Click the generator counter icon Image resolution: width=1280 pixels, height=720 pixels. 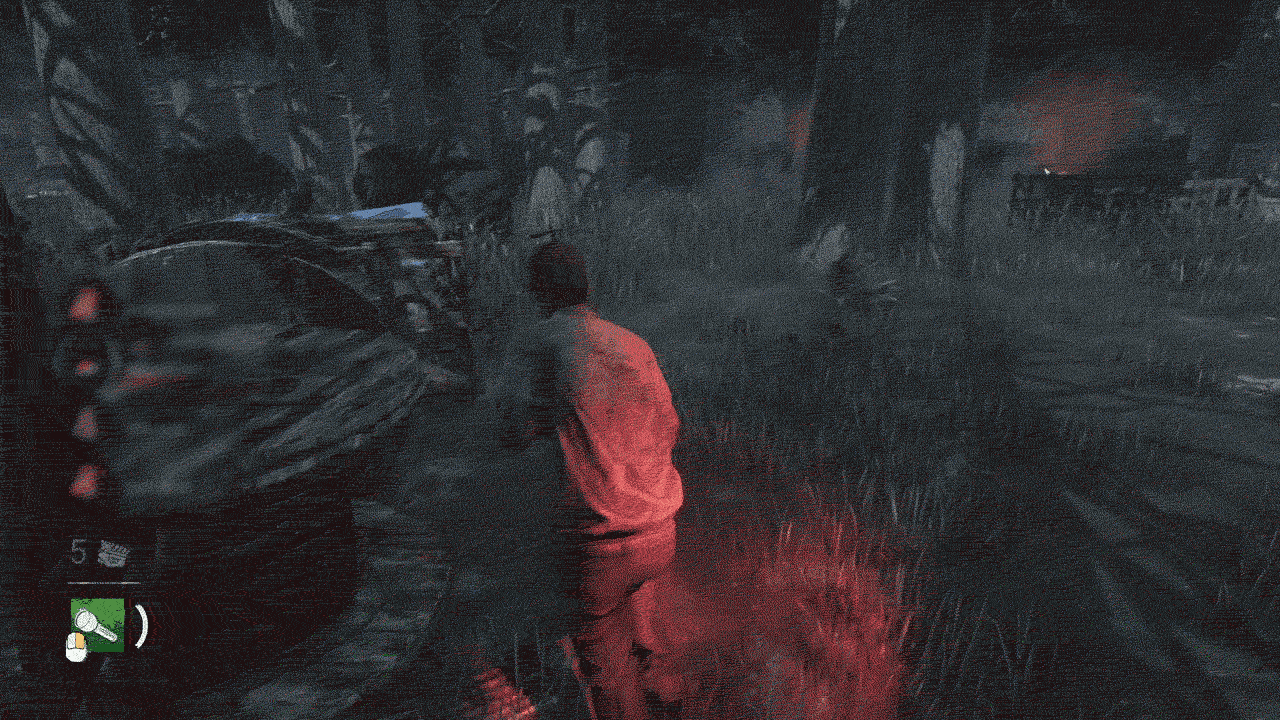(115, 553)
